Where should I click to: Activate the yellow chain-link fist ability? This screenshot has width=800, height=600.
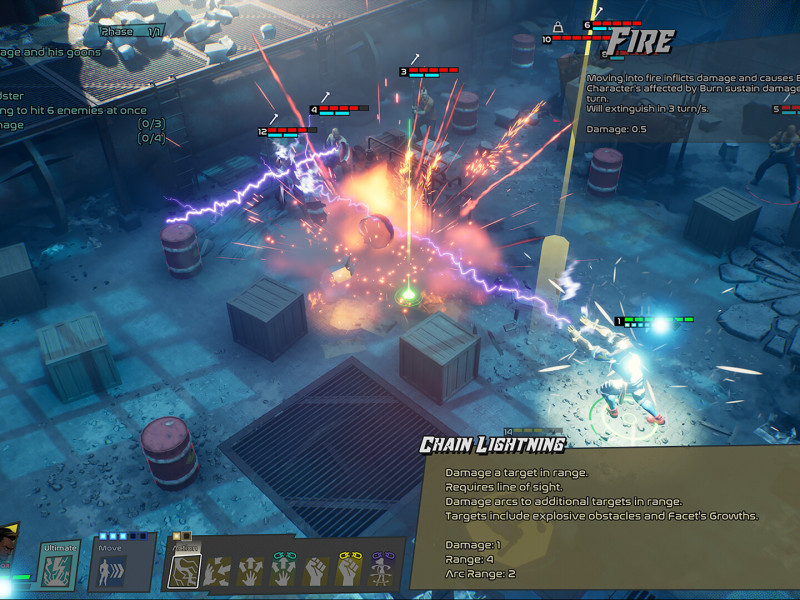pos(349,570)
